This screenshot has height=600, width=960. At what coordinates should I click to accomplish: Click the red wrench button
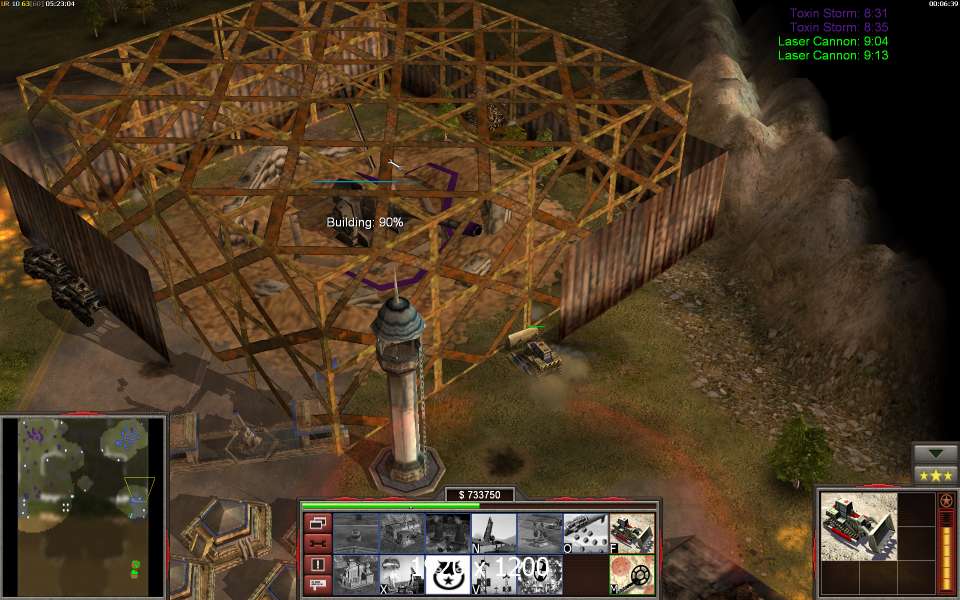click(318, 543)
